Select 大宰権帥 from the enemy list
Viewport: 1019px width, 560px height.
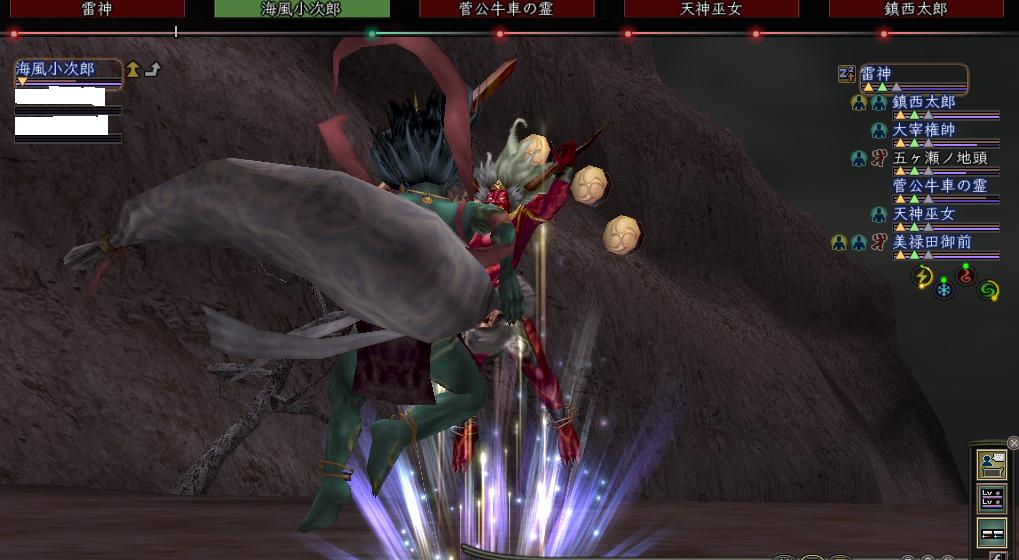coord(924,130)
